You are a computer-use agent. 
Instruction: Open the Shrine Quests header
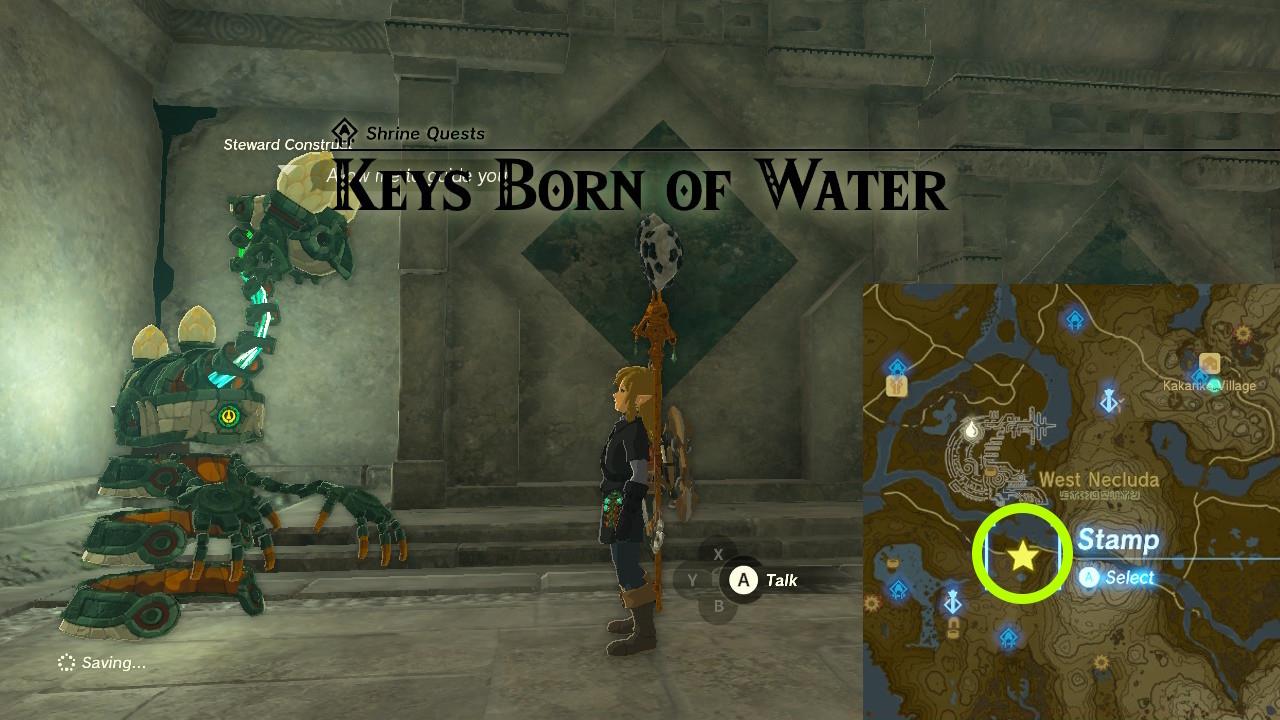click(424, 133)
